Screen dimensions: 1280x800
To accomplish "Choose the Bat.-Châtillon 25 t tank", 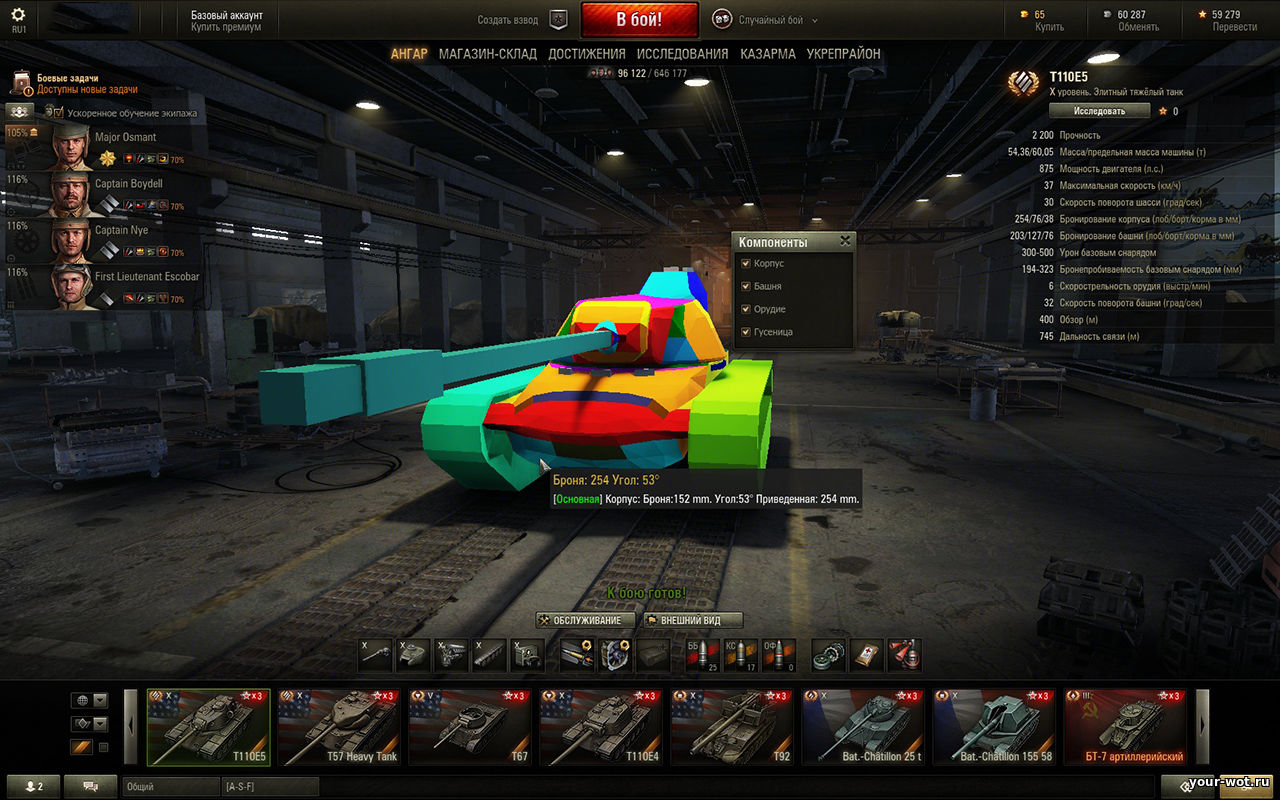I will coord(863,727).
